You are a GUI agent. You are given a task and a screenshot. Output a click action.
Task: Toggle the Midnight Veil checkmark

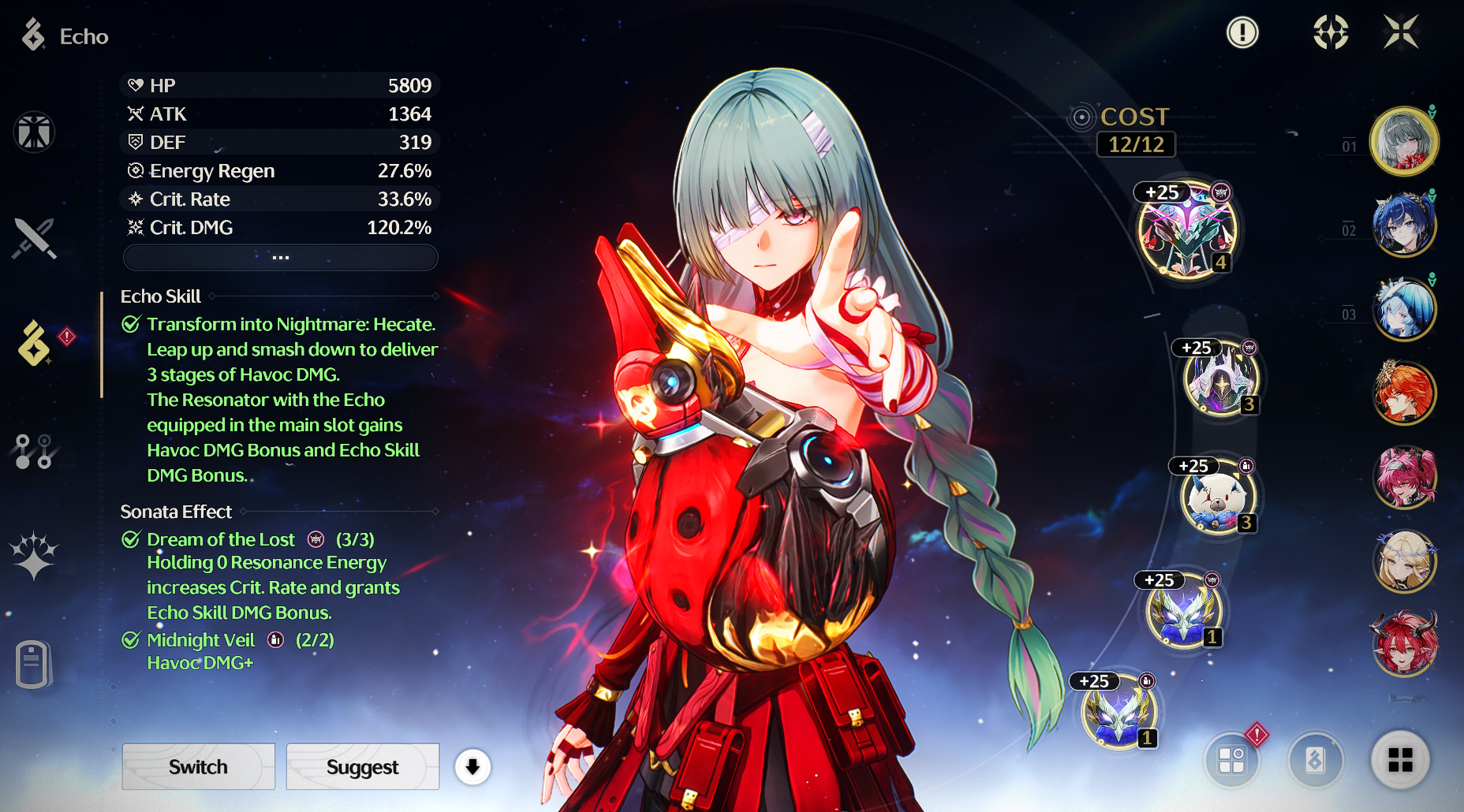coord(130,640)
